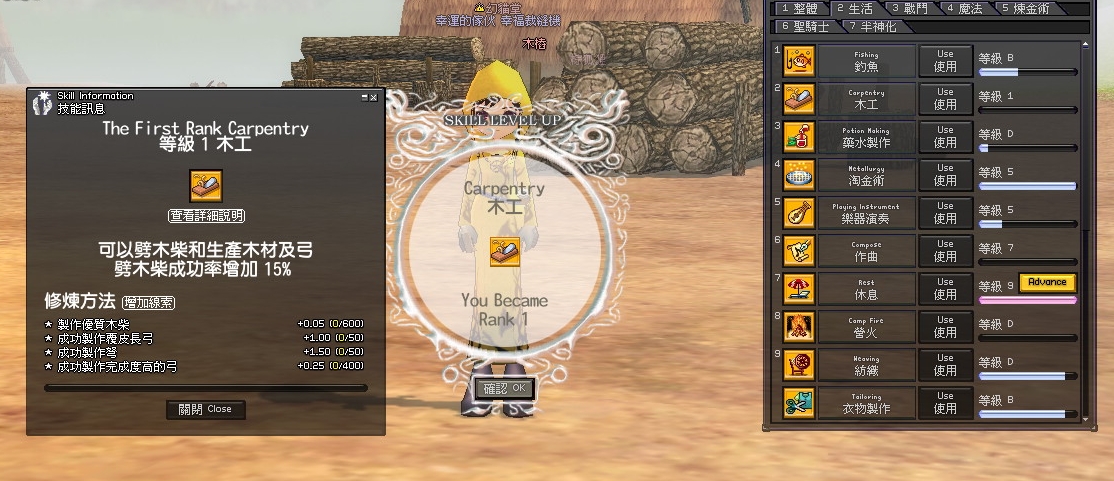Confirm the skill level up with 確認 OK
Image resolution: width=1114 pixels, height=481 pixels.
(504, 388)
